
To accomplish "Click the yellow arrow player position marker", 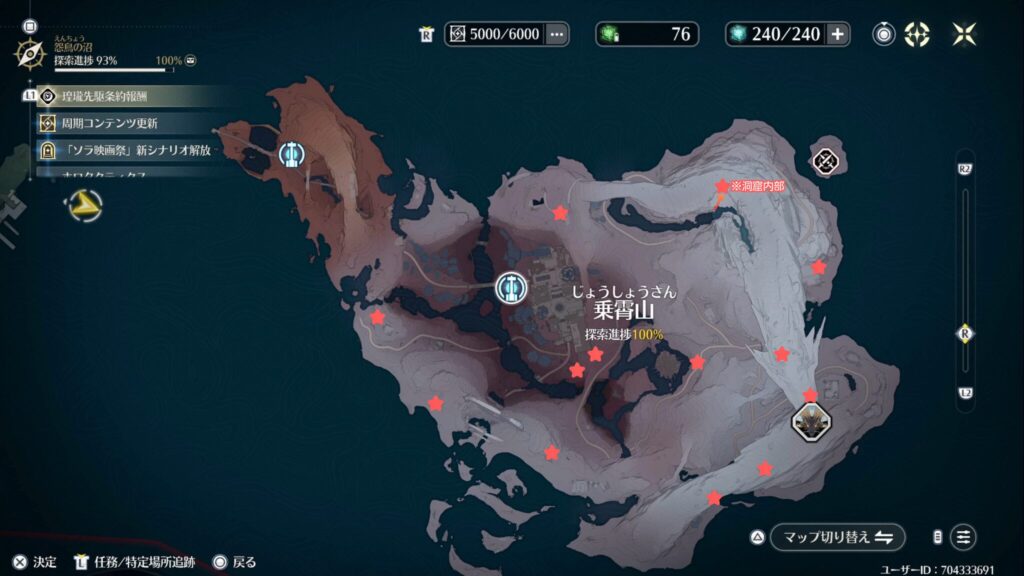I will point(86,207).
